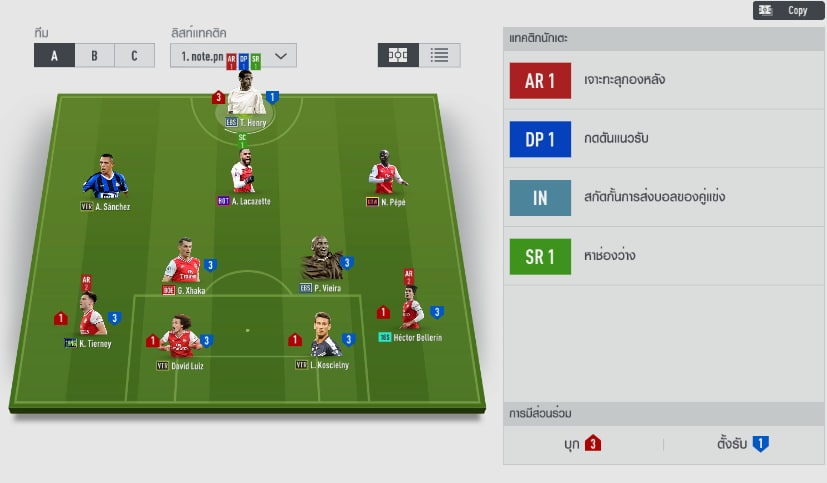Select the AR 1 tactic row
This screenshot has height=483, width=827.
click(x=664, y=81)
